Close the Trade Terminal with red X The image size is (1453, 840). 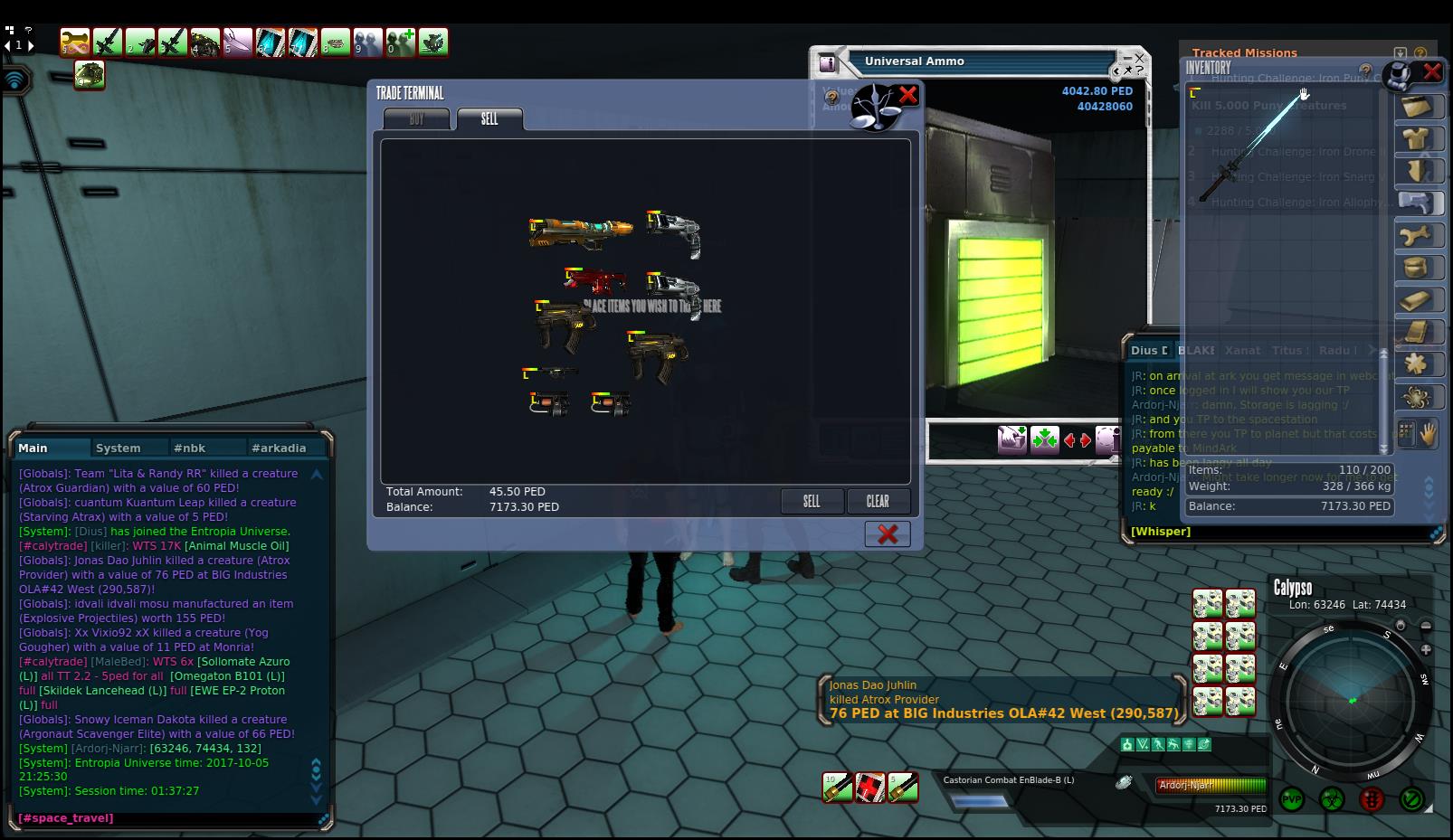(907, 95)
